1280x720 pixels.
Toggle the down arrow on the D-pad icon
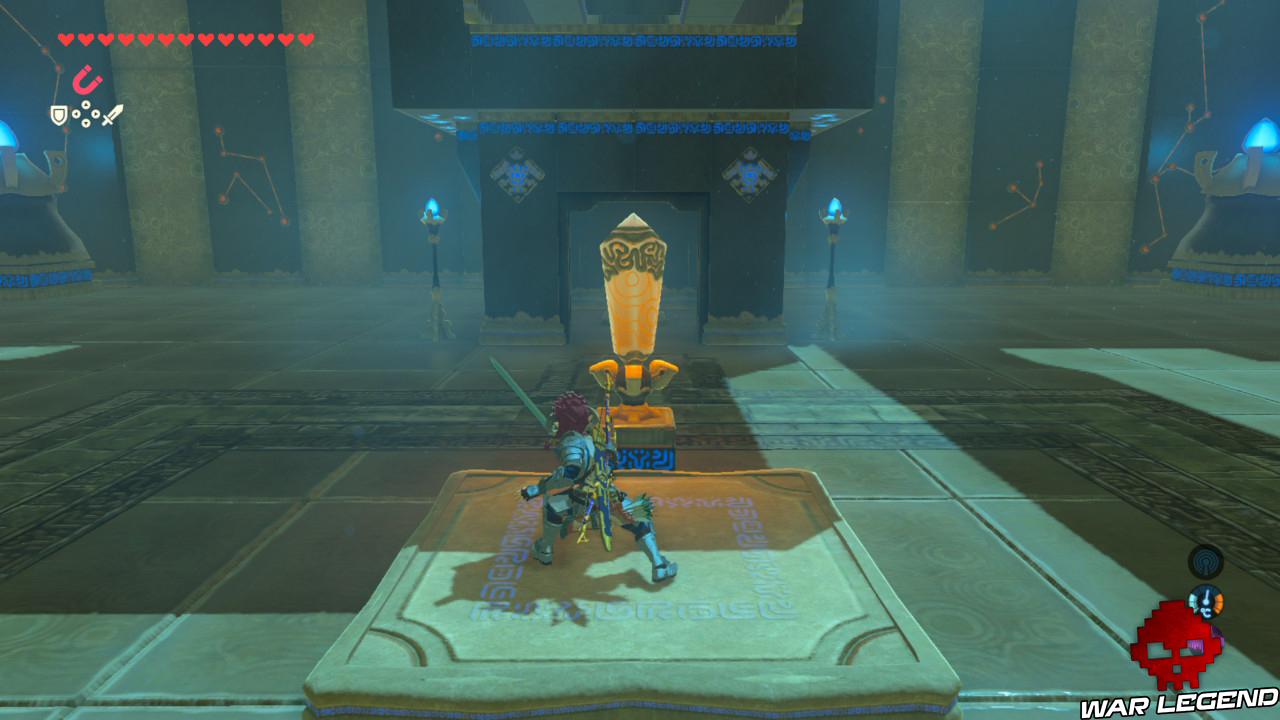[x=85, y=122]
